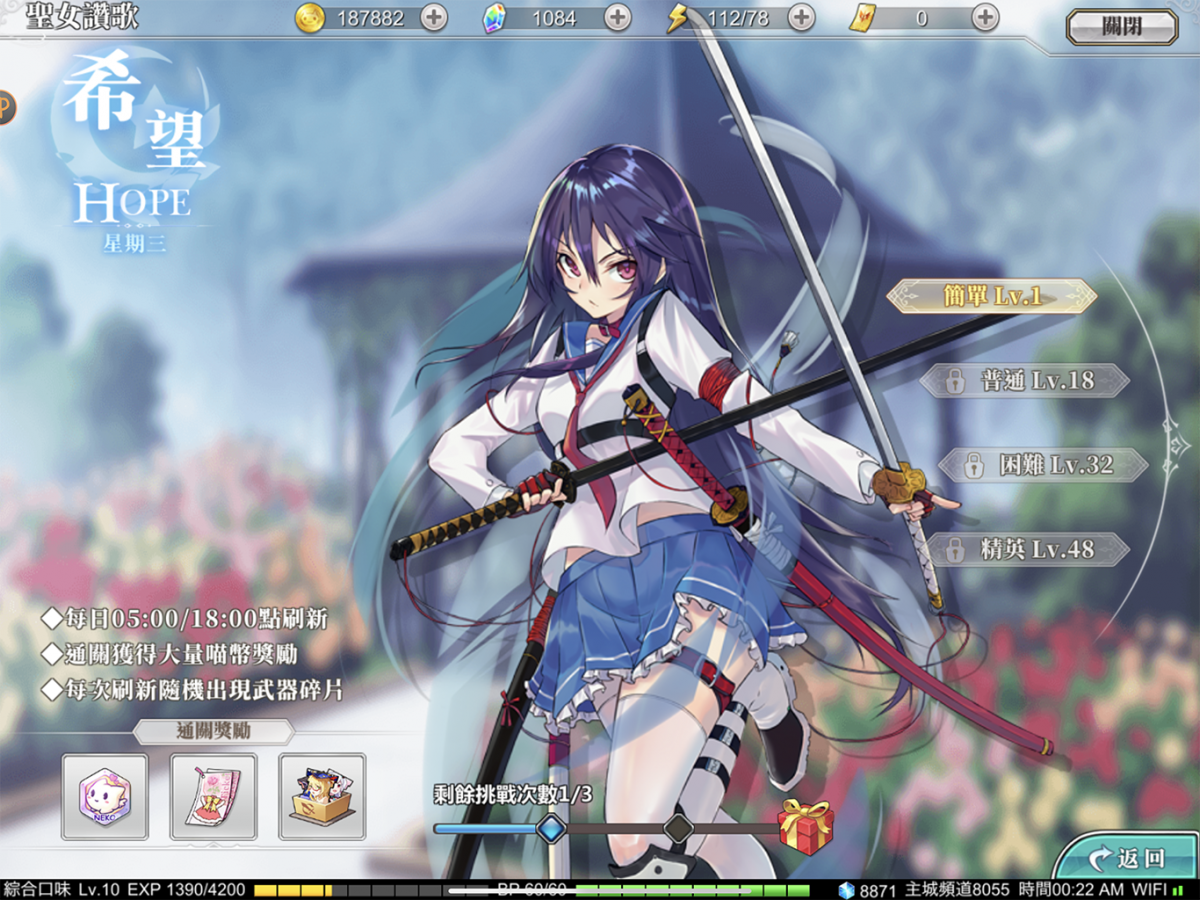Inspect the paper doll scroll reward
The width and height of the screenshot is (1200, 900).
[213, 796]
